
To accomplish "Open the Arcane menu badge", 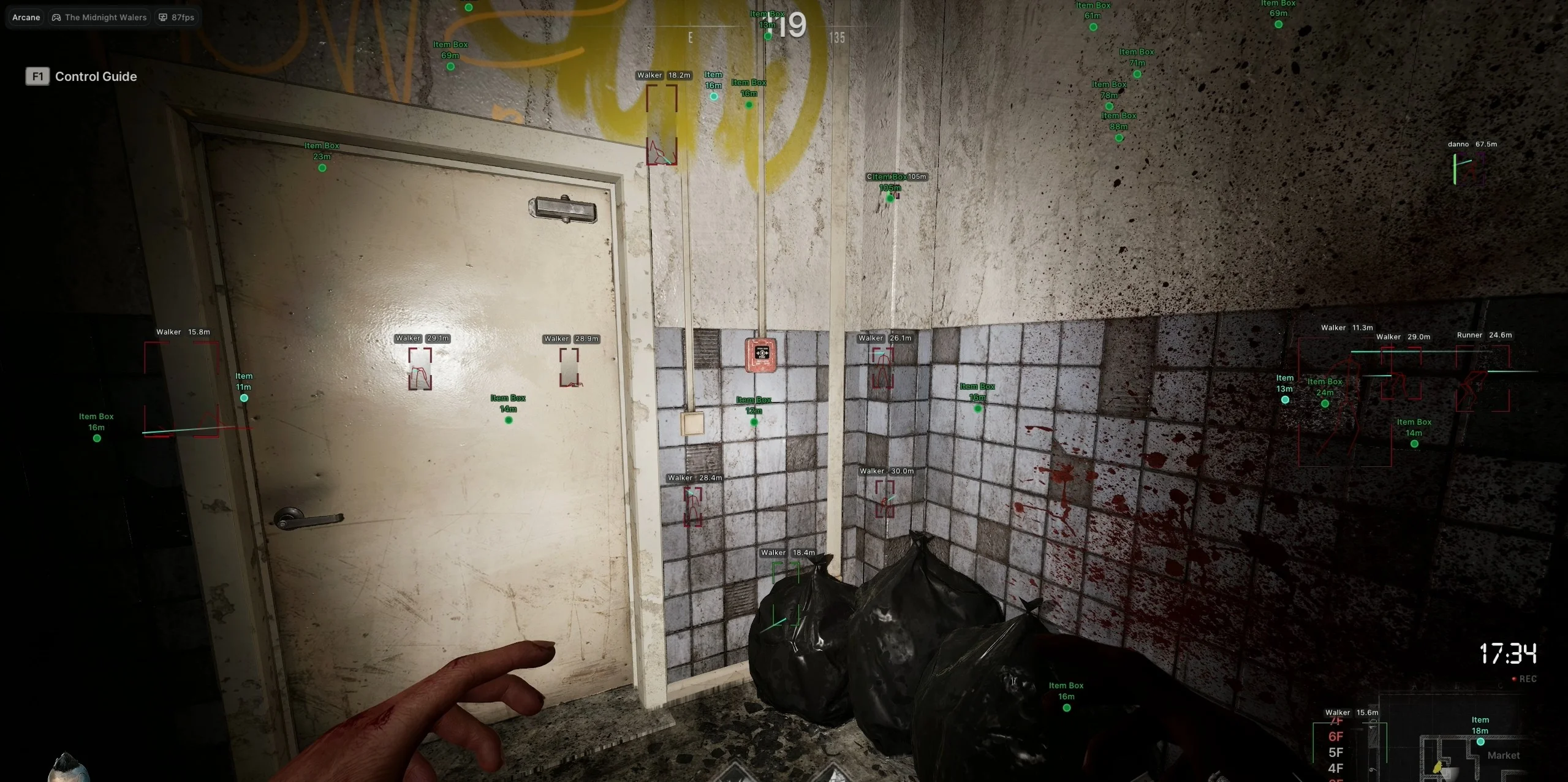I will 26,17.
